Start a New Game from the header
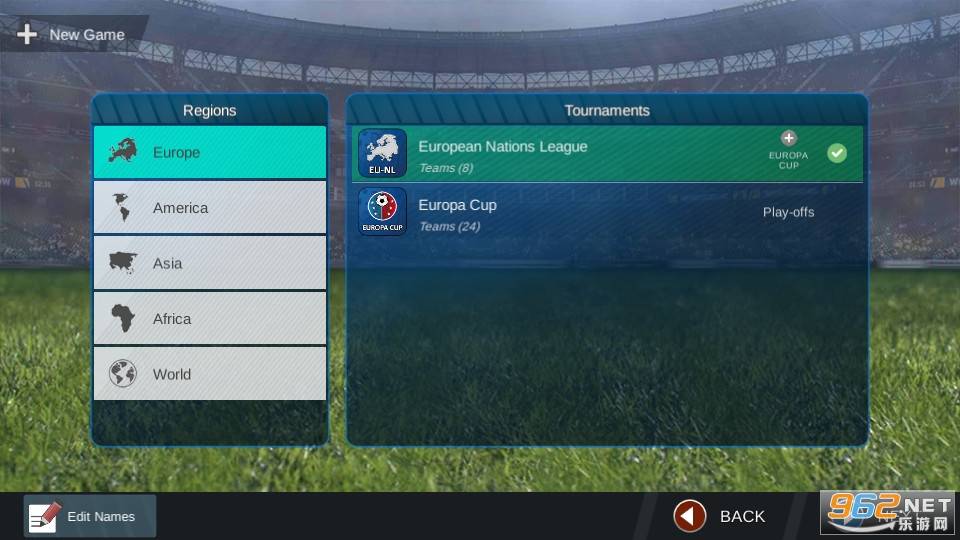Screen dimensions: 960x540 point(72,35)
